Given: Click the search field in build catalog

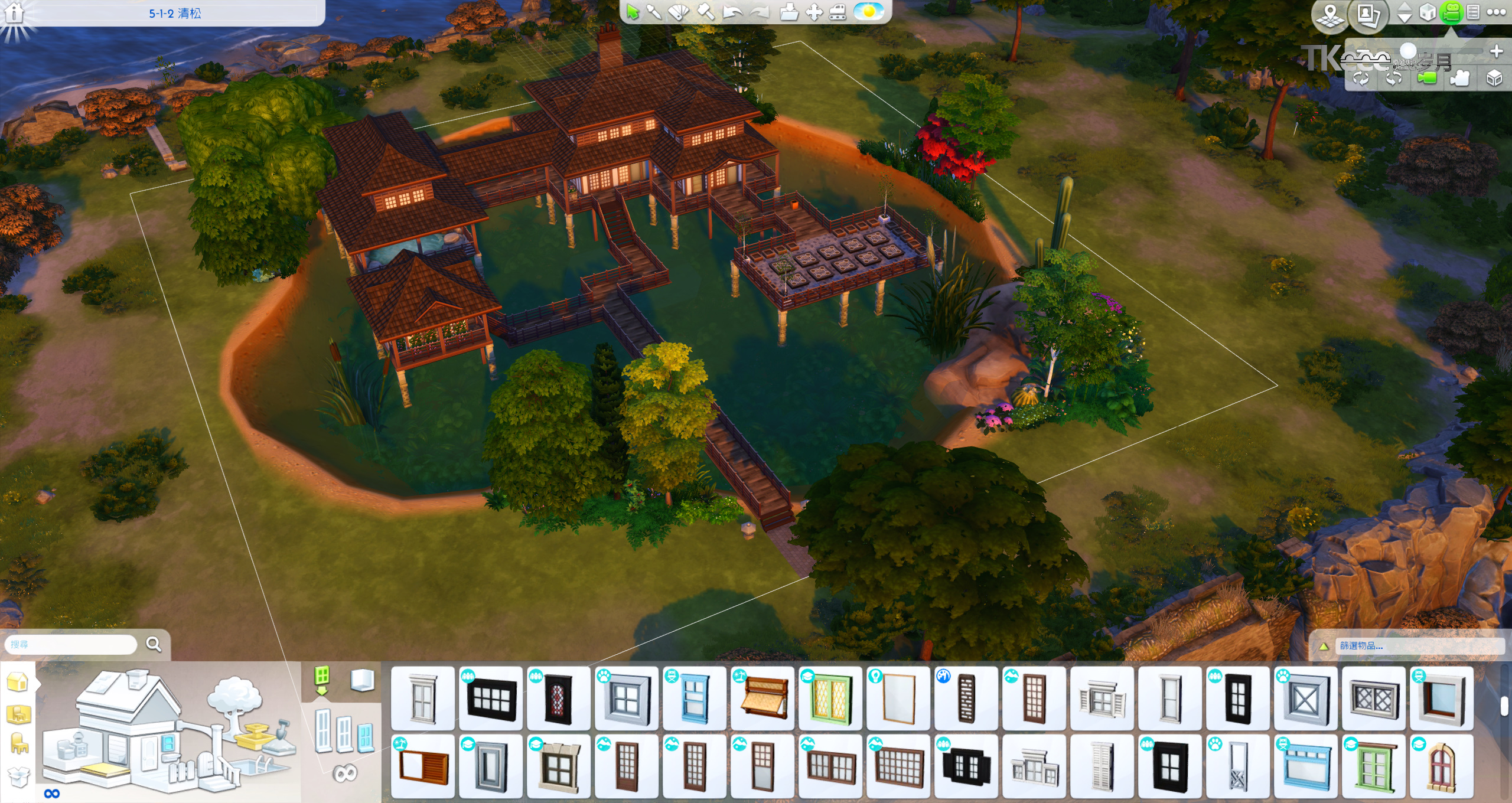Looking at the screenshot, I should click(71, 644).
